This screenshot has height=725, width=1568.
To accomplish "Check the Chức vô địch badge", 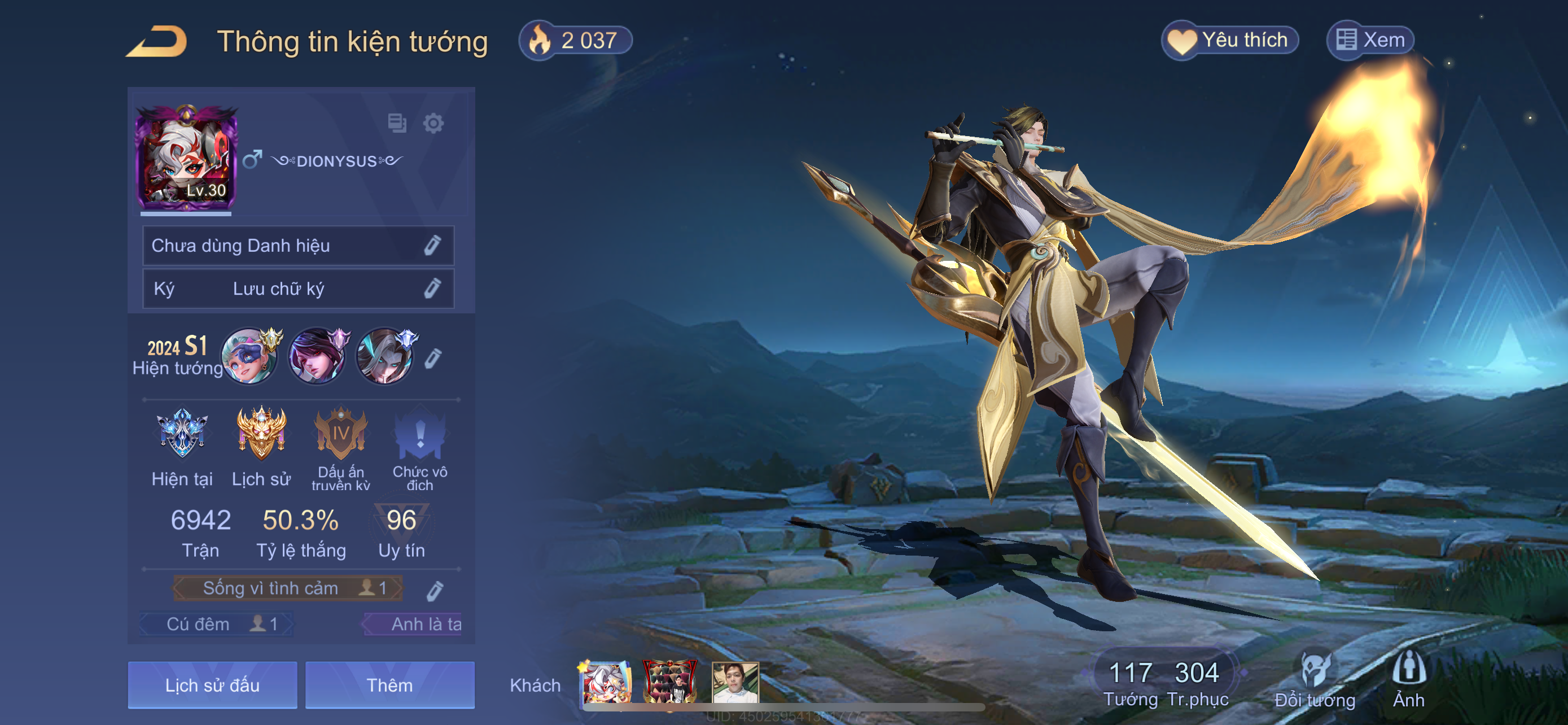I will click(x=420, y=434).
